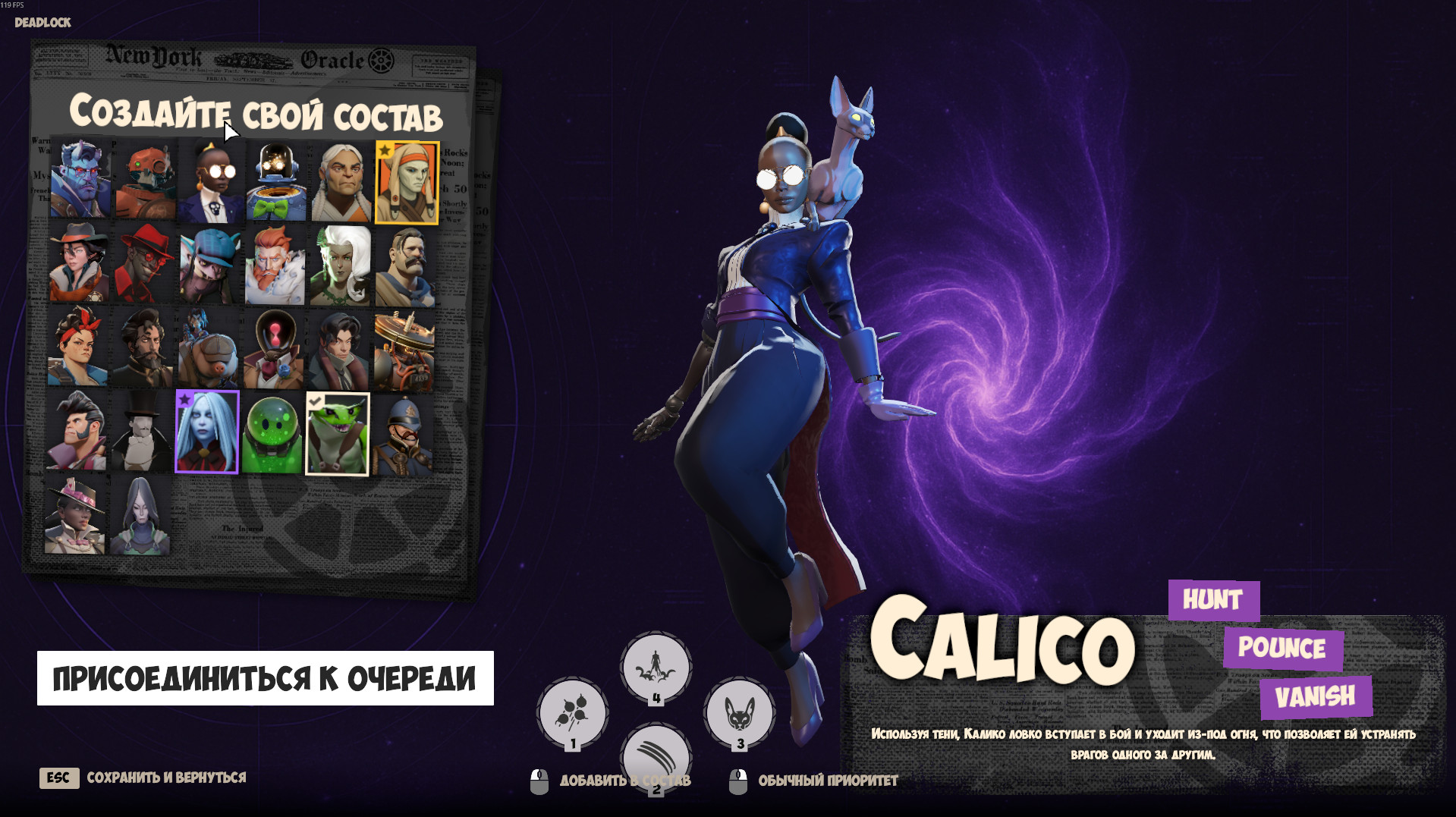The width and height of the screenshot is (1456, 817).
Task: Toggle the orange star on Haze's portrait
Action: [x=385, y=150]
